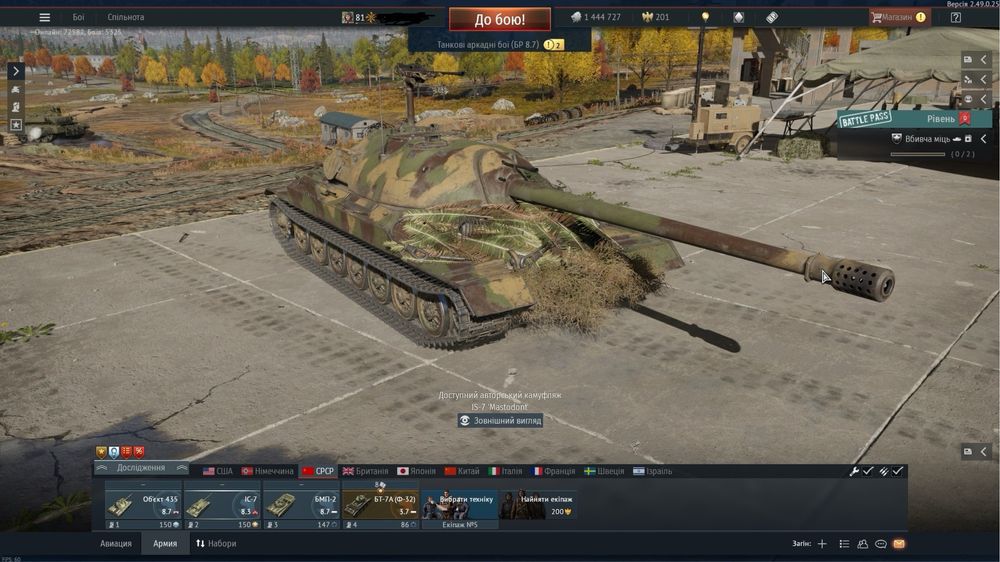
Task: Select the Швеція nation tab
Action: pyautogui.click(x=604, y=471)
